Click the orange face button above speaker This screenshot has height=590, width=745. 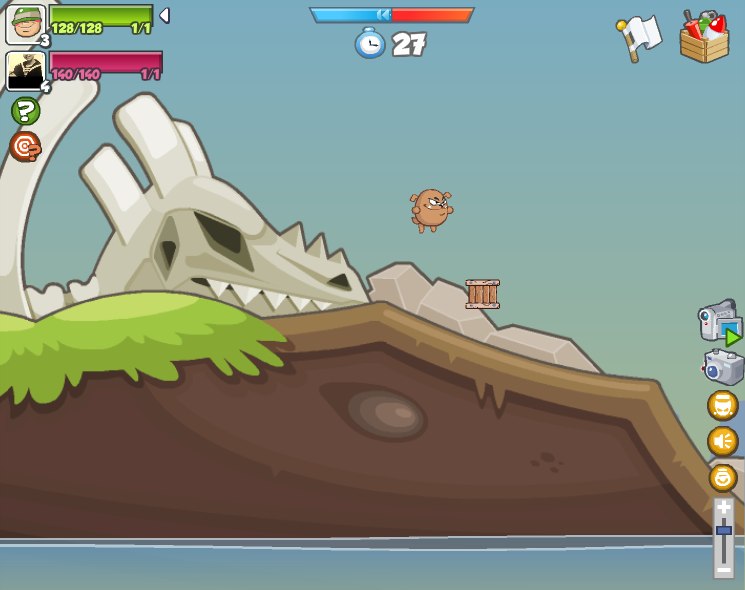(x=722, y=405)
